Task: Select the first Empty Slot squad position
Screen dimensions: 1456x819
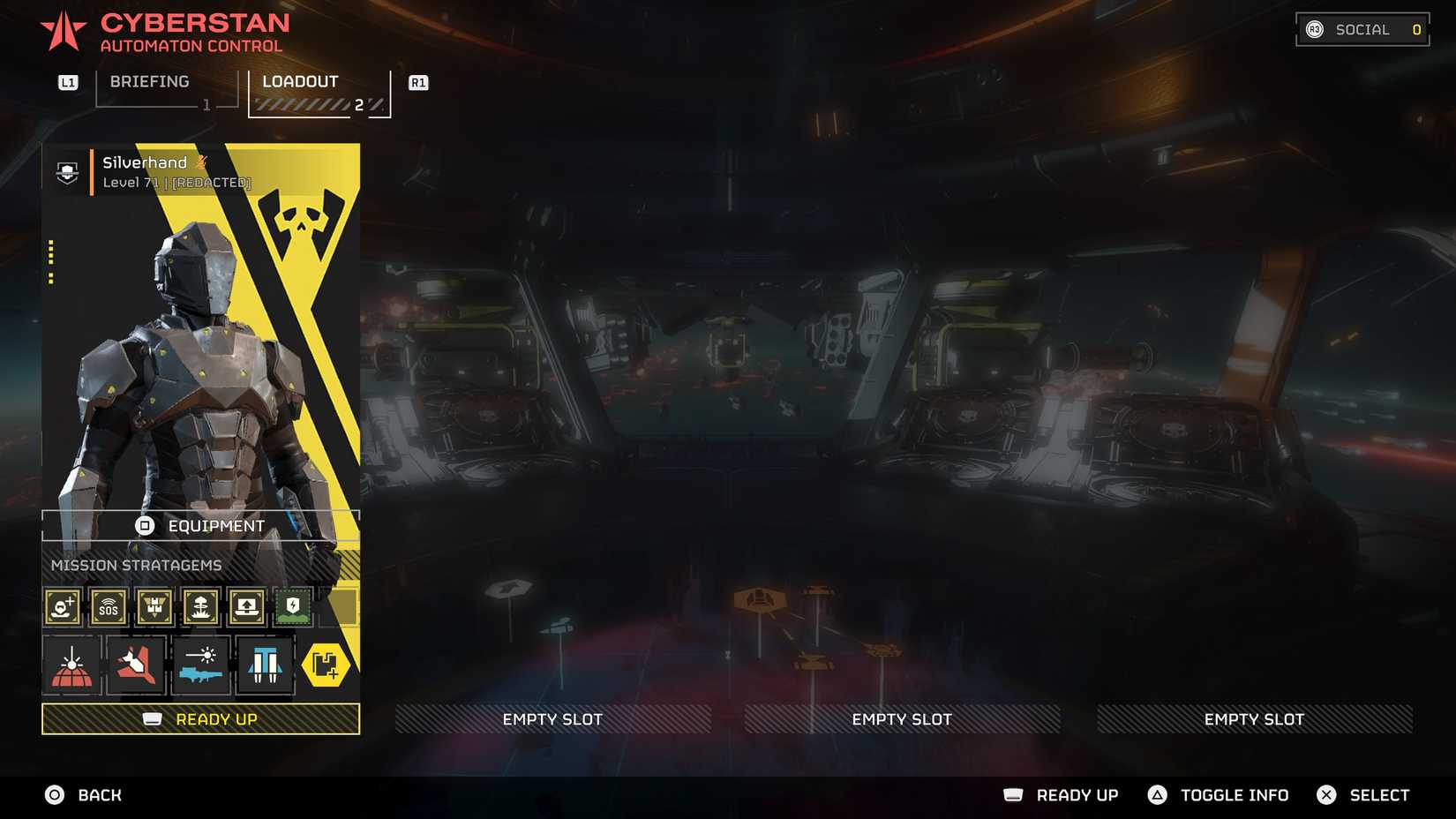Action: (552, 719)
